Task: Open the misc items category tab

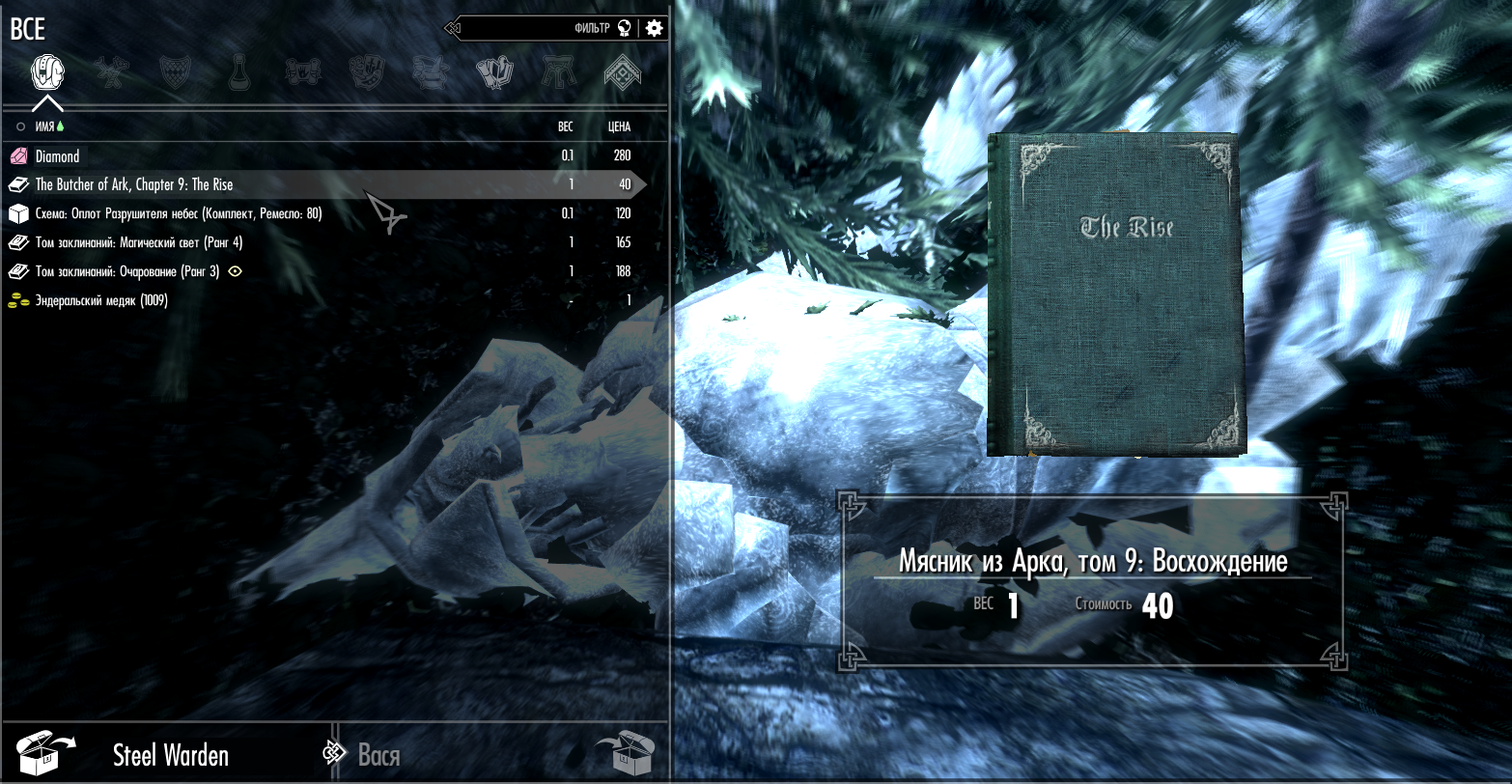Action: 623,71
